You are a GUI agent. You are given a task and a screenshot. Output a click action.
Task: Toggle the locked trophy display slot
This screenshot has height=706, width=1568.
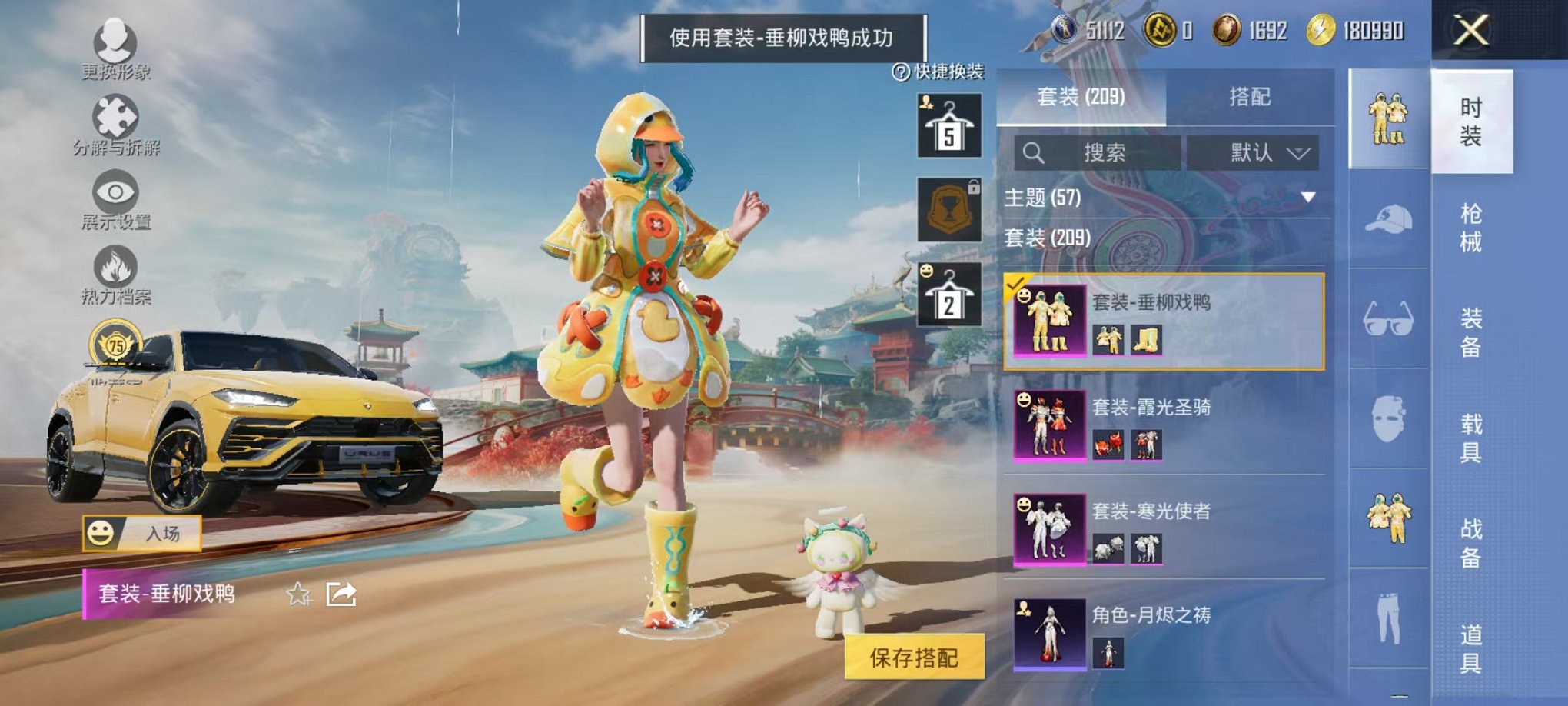948,208
